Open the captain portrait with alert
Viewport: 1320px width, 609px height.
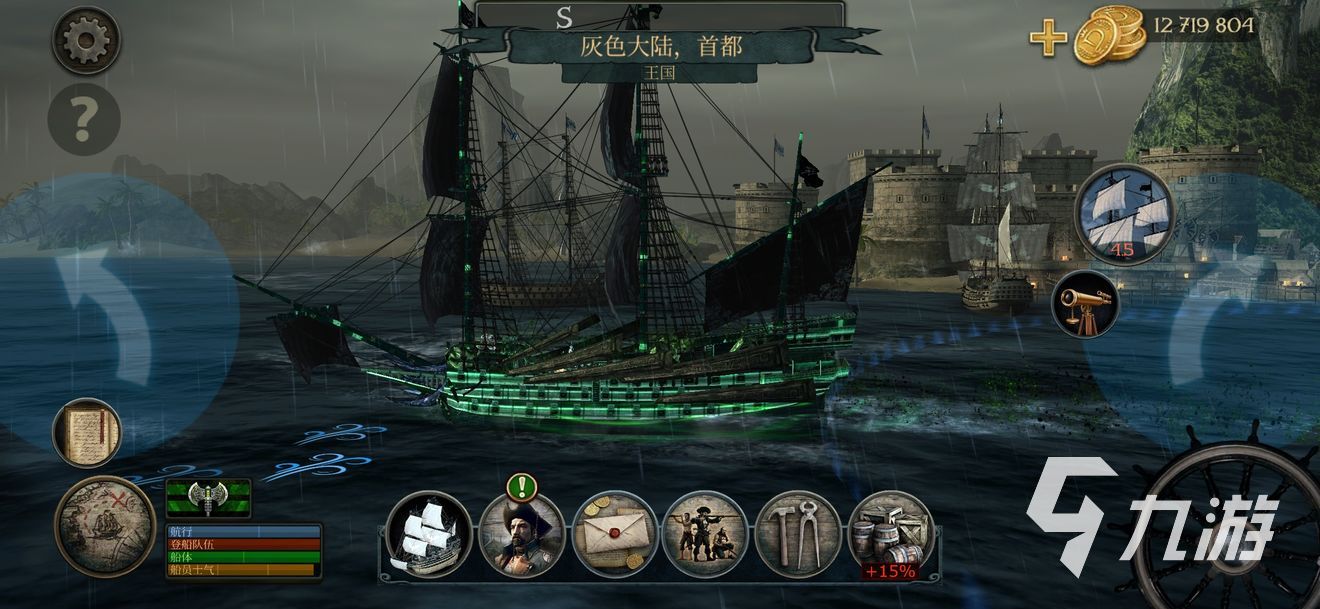coord(522,534)
